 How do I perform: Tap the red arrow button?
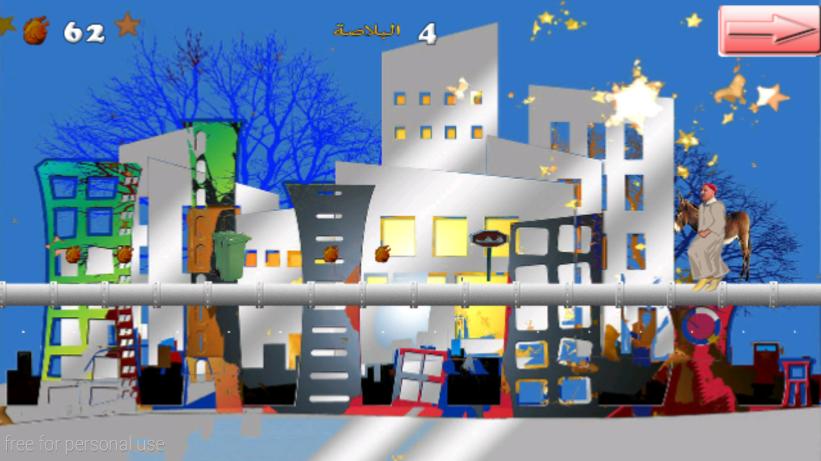(768, 31)
